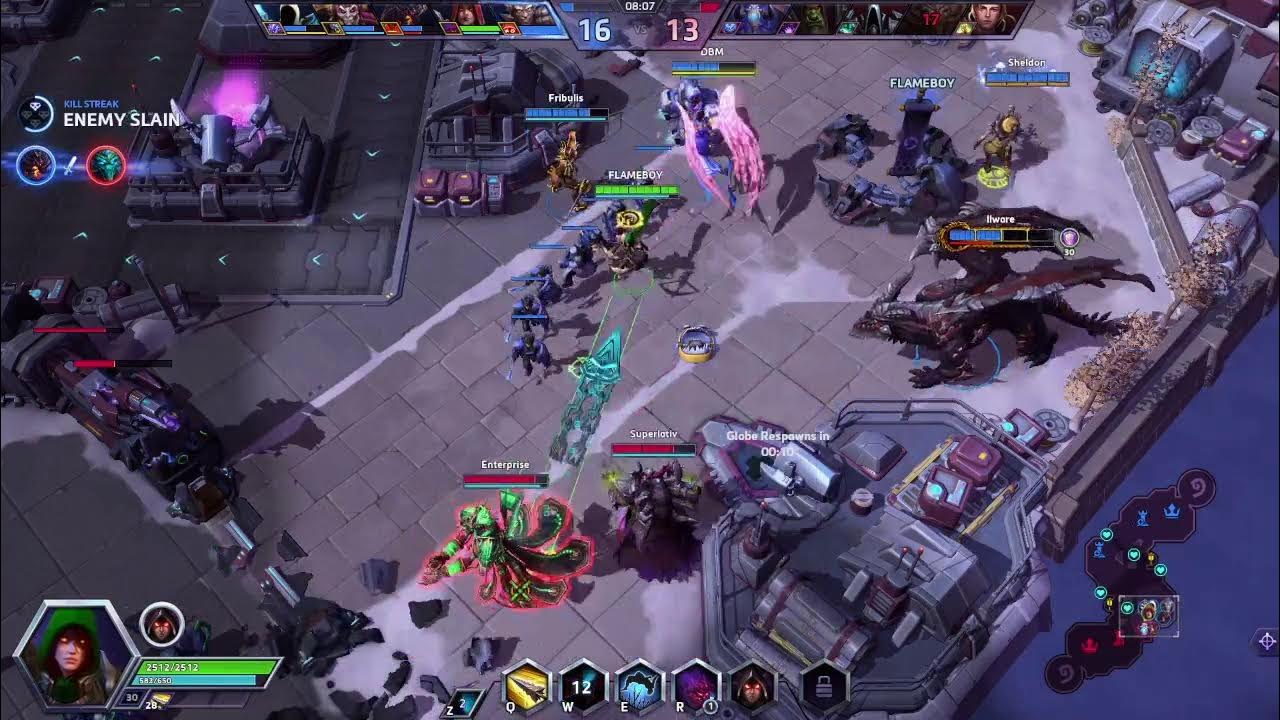Activate the hooded hero trait icon
This screenshot has height=720, width=1280.
pyautogui.click(x=751, y=686)
